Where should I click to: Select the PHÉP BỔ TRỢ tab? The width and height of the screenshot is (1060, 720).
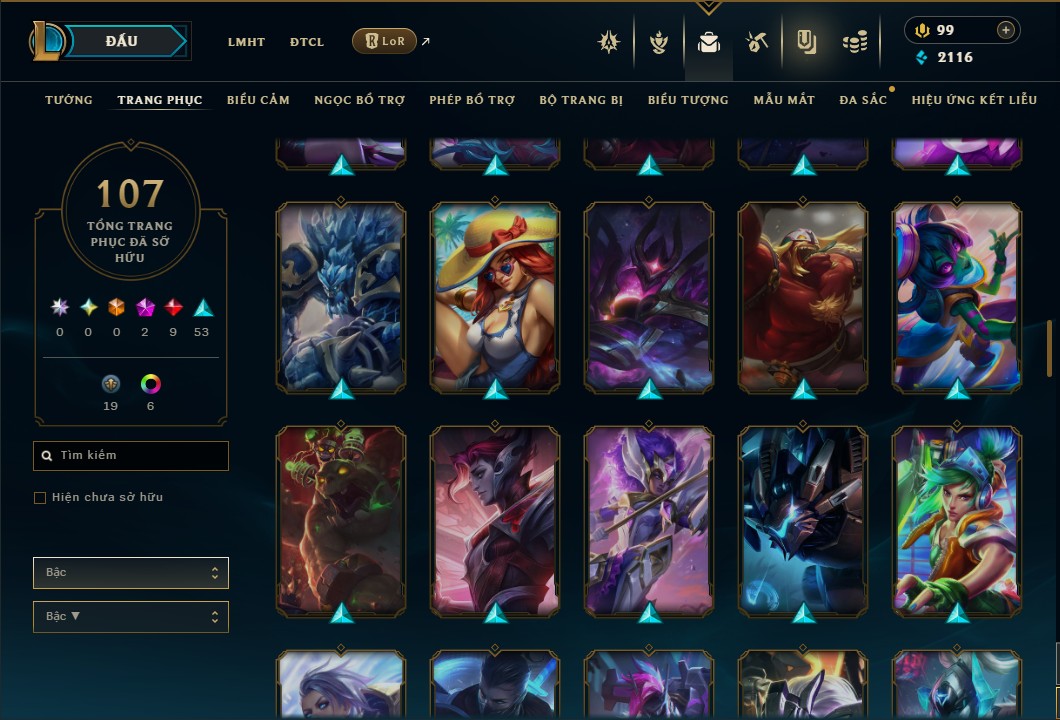click(472, 100)
